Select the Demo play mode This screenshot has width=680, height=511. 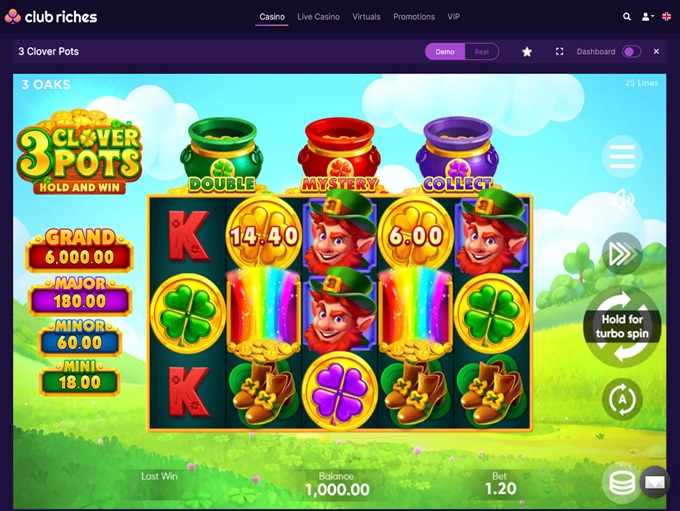(x=445, y=52)
